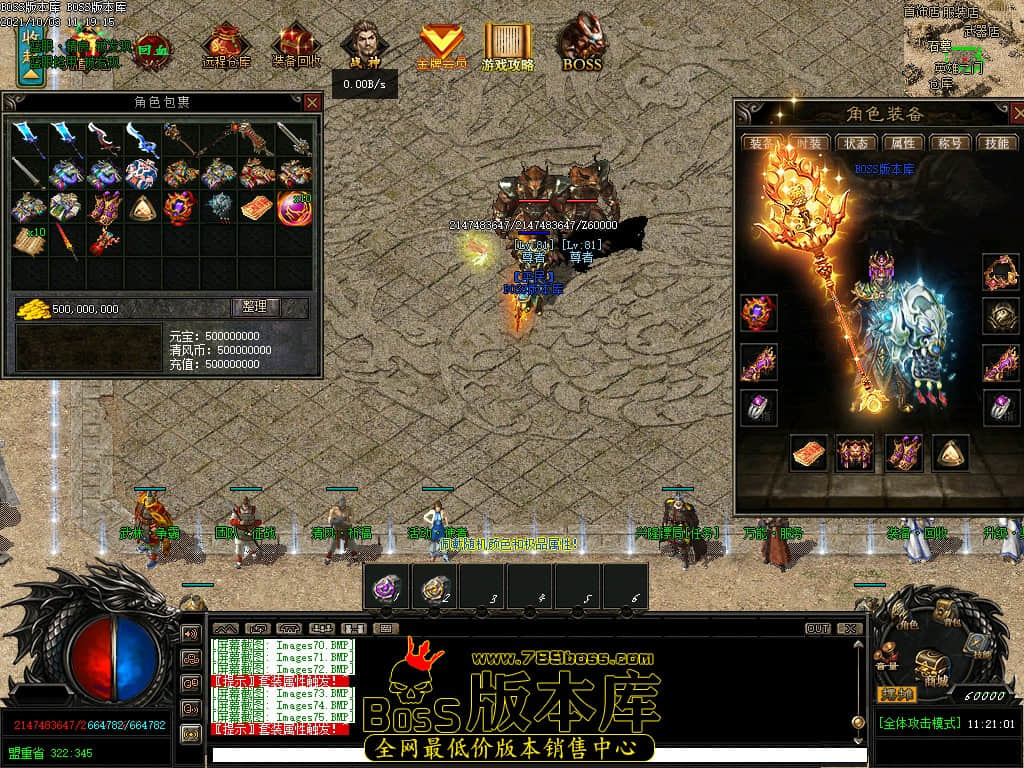Activate the 回血 heal icon
Image resolution: width=1024 pixels, height=768 pixels.
click(152, 47)
